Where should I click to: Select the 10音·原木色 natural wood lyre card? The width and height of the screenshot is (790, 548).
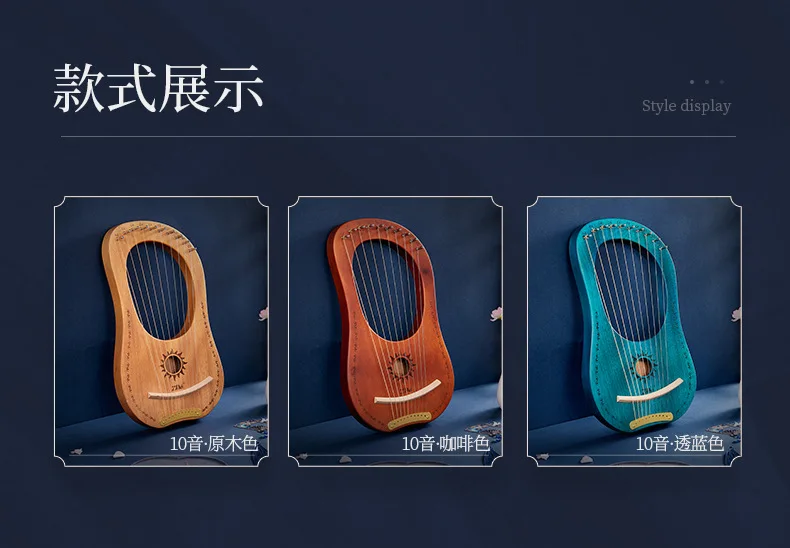pos(161,331)
